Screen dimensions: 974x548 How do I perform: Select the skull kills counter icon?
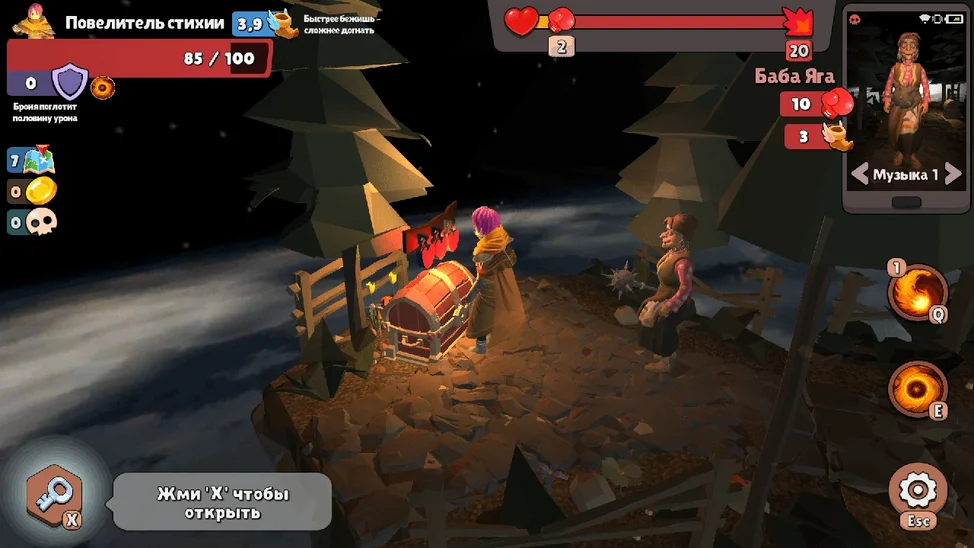click(x=40, y=222)
